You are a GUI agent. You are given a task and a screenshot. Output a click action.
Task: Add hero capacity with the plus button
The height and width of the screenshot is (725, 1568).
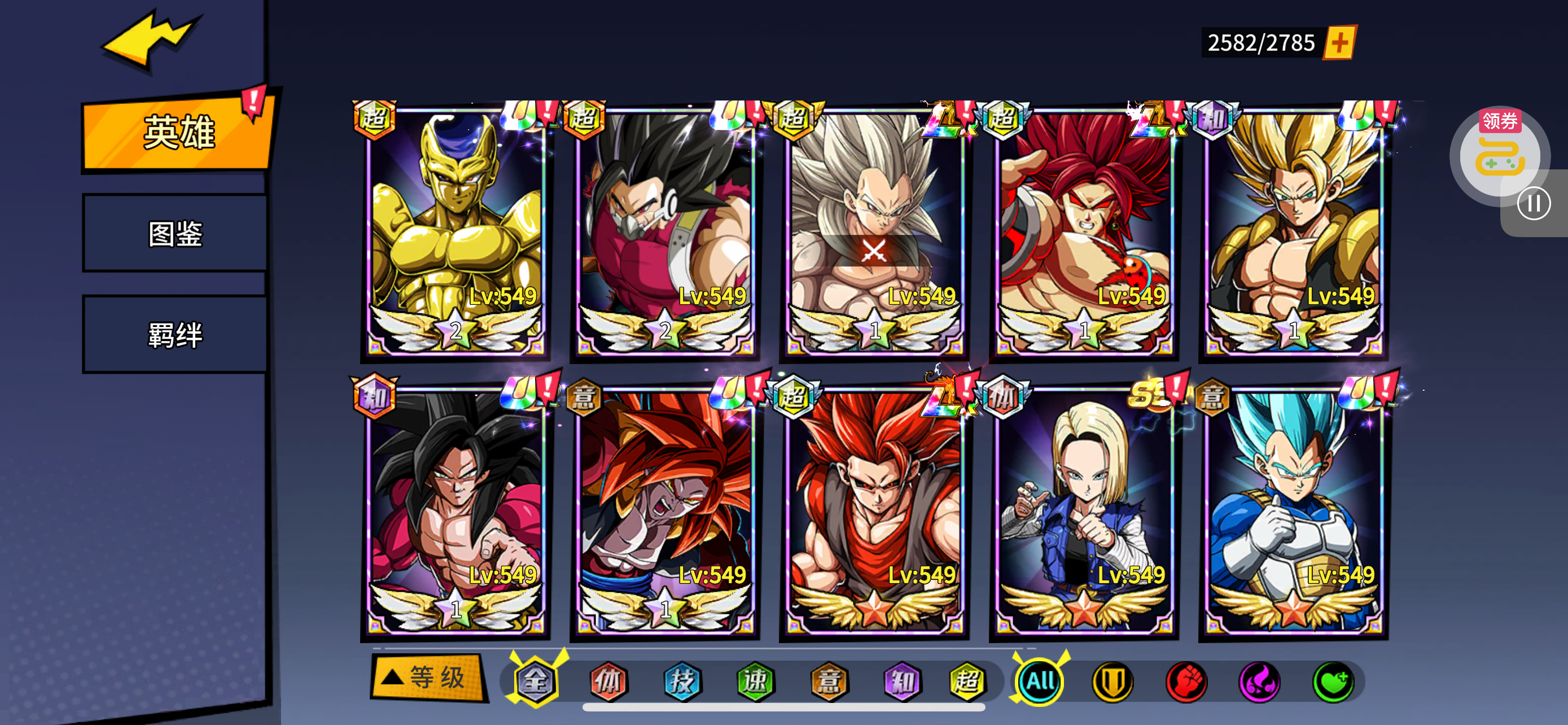click(1339, 42)
